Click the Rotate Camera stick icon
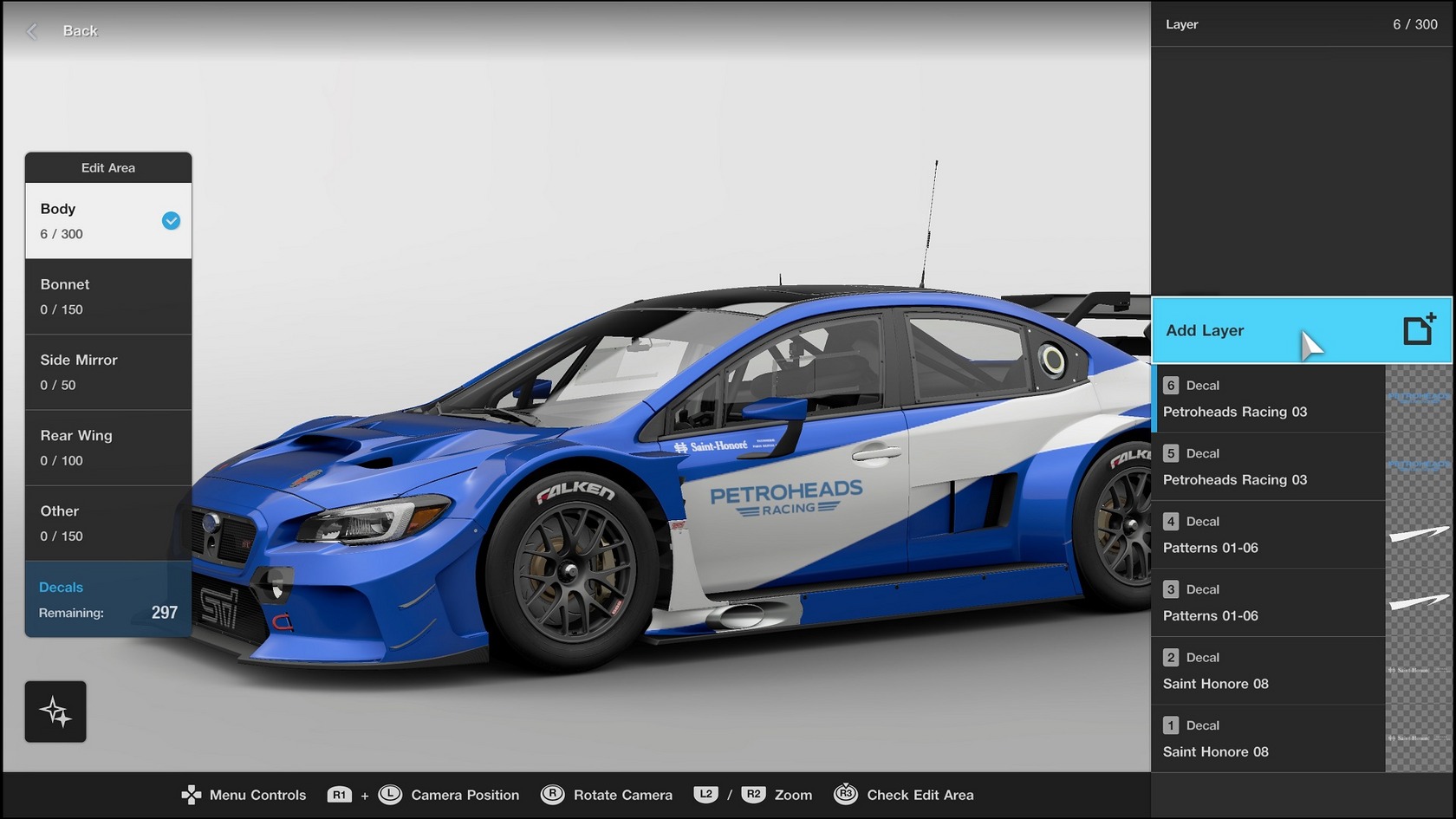1456x819 pixels. (552, 795)
